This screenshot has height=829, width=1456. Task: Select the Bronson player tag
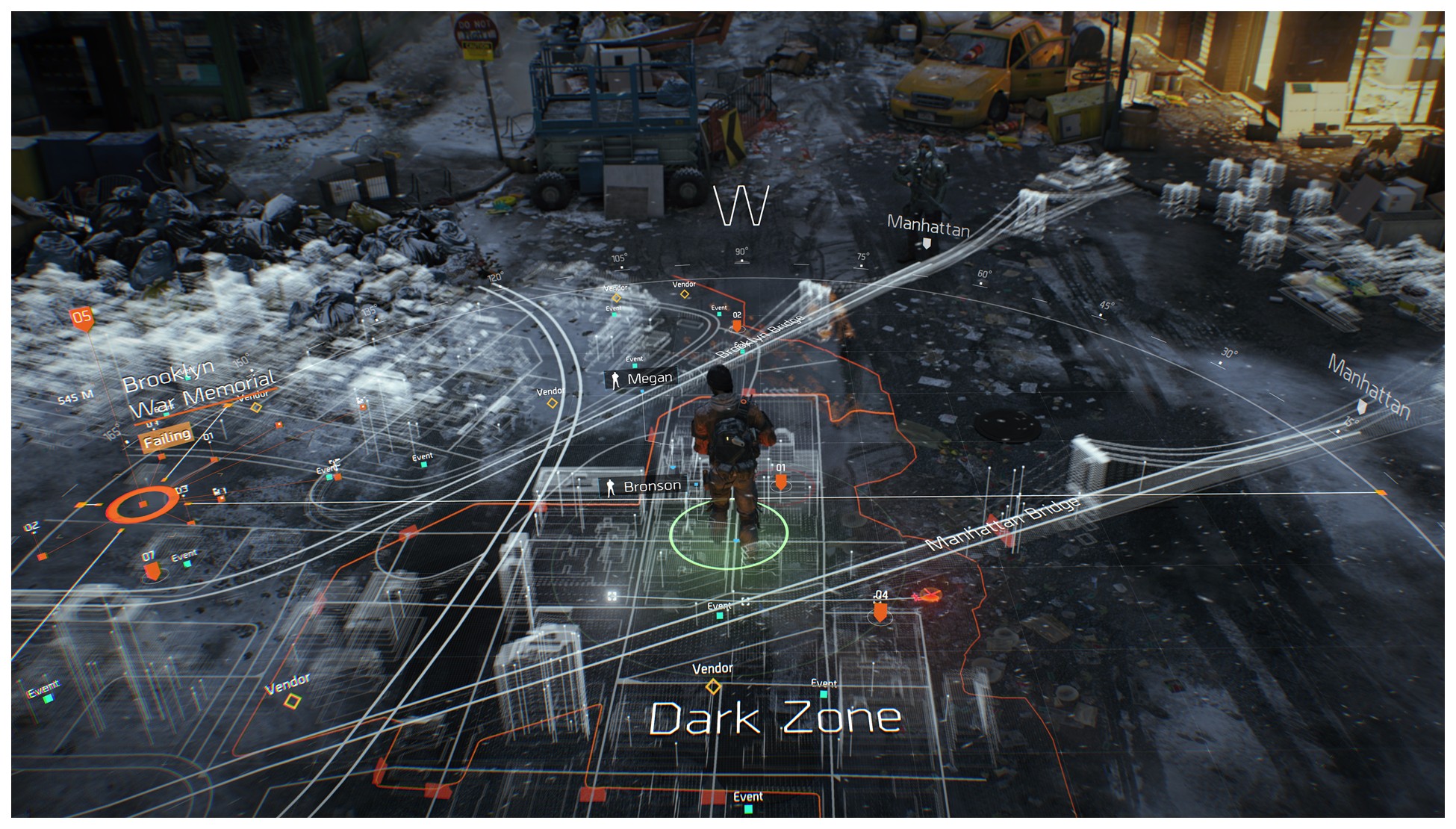pos(643,487)
